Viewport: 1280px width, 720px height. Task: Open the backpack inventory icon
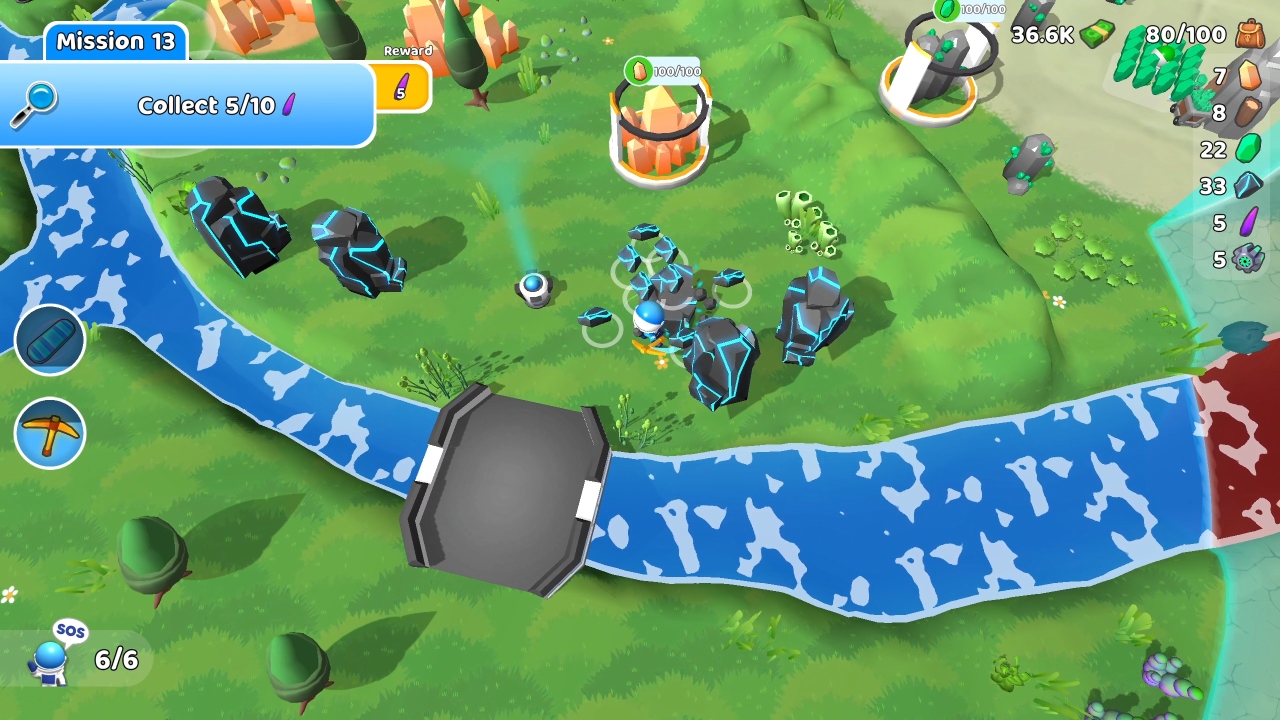[1248, 35]
